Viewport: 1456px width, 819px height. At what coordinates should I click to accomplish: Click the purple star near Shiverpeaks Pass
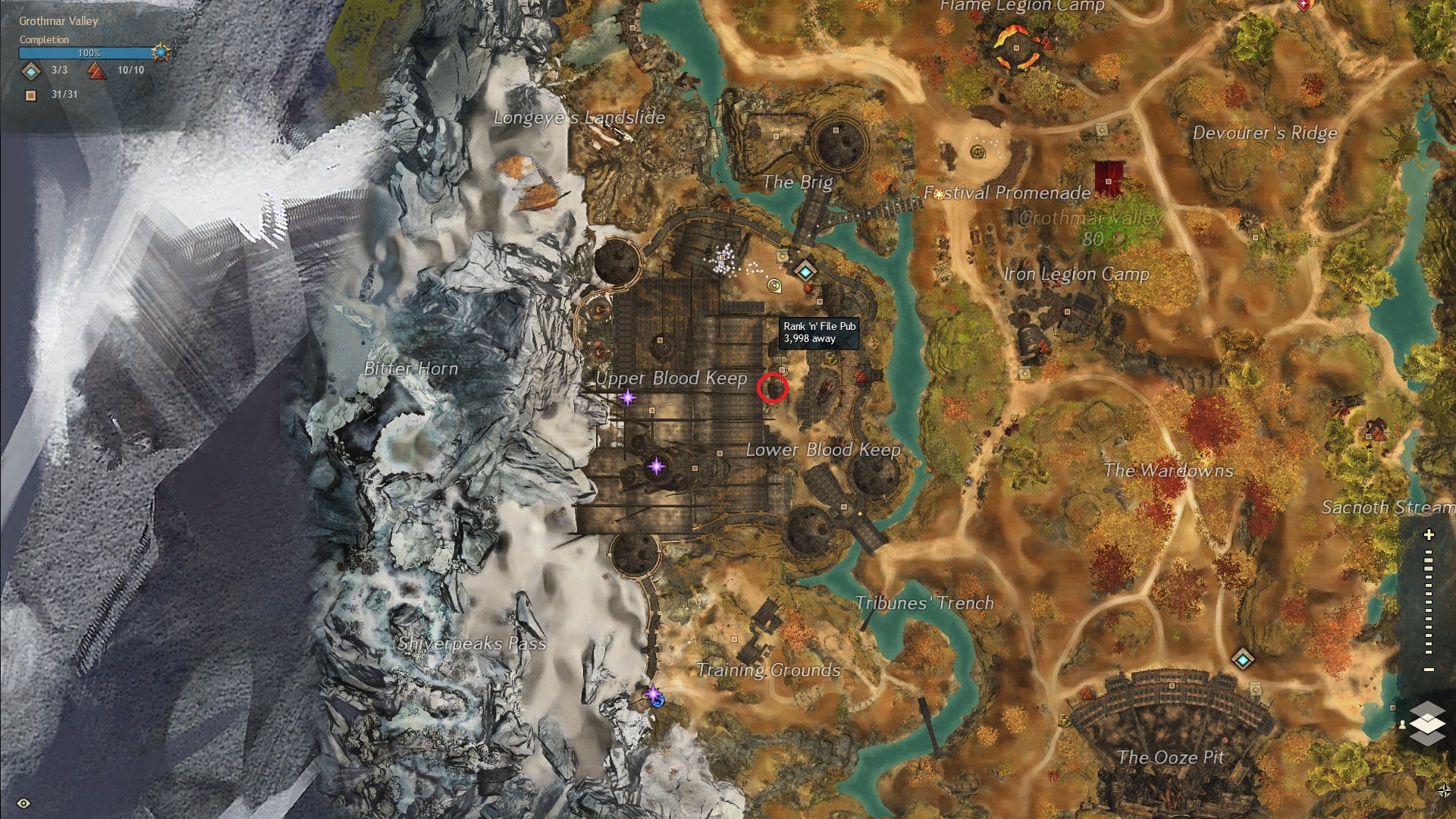(653, 692)
